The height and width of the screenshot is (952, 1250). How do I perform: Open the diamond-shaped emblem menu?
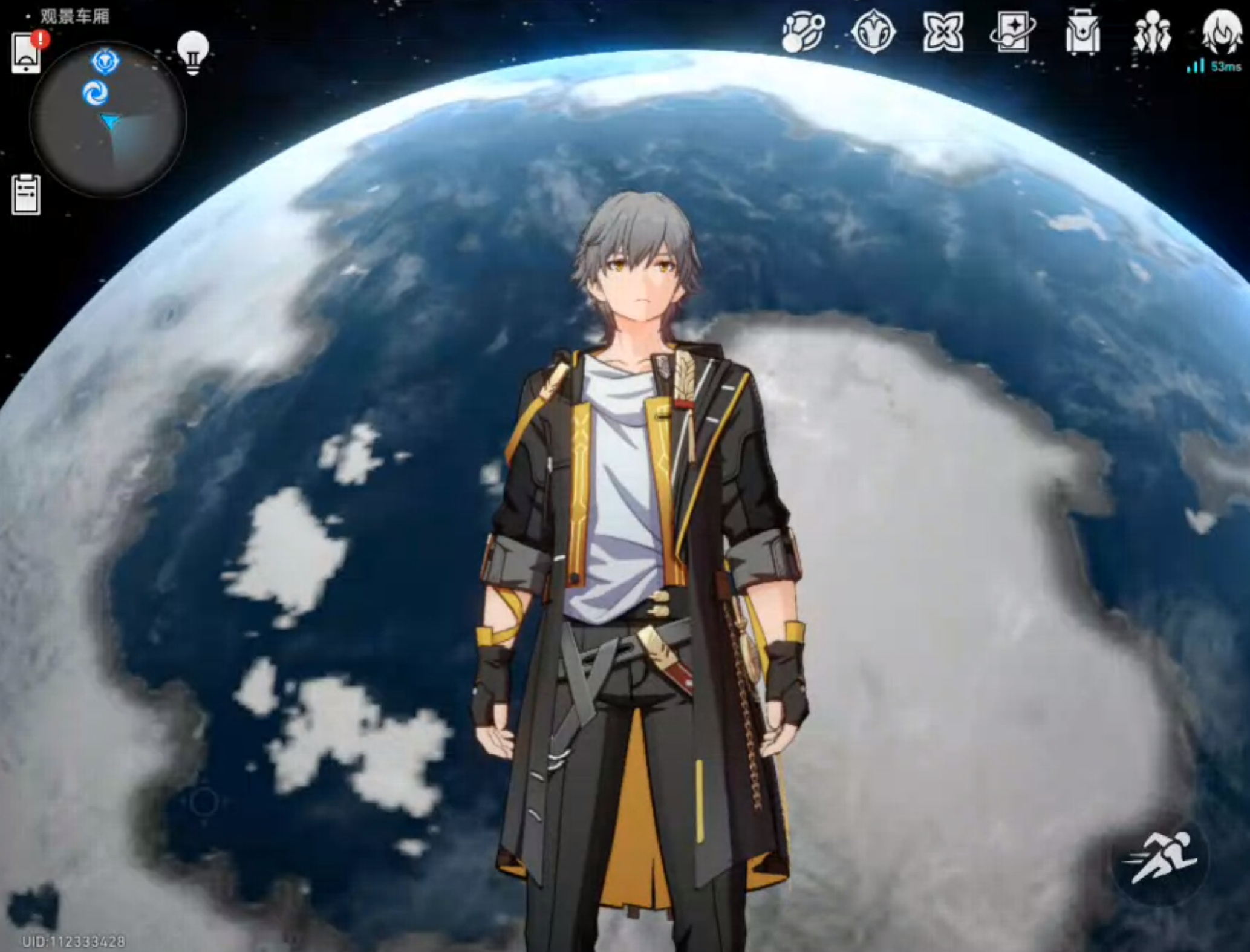(873, 33)
